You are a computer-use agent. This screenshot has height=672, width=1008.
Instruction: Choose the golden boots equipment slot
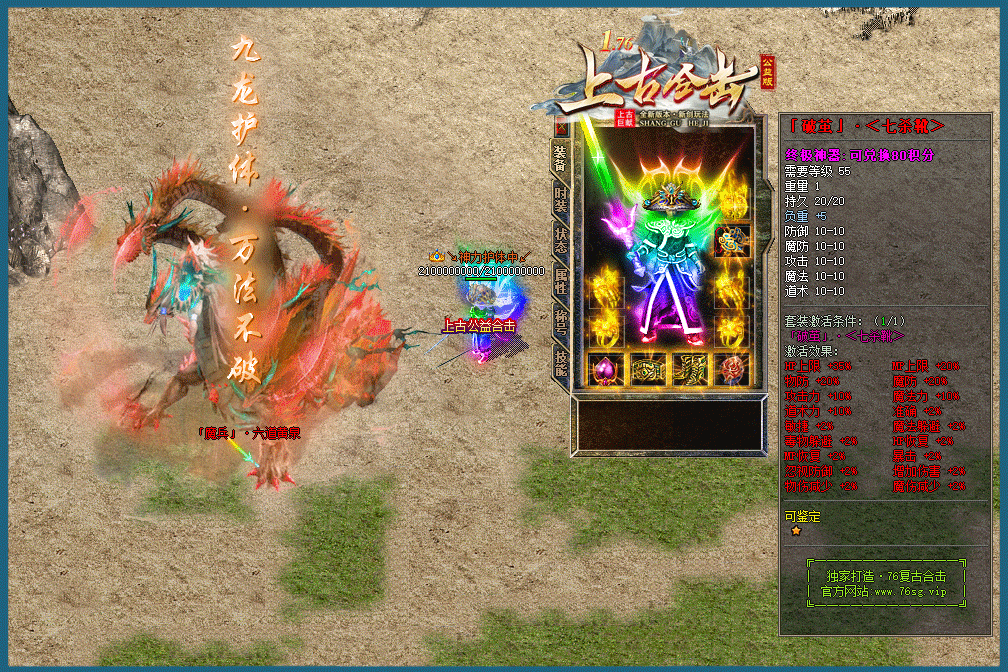point(690,368)
